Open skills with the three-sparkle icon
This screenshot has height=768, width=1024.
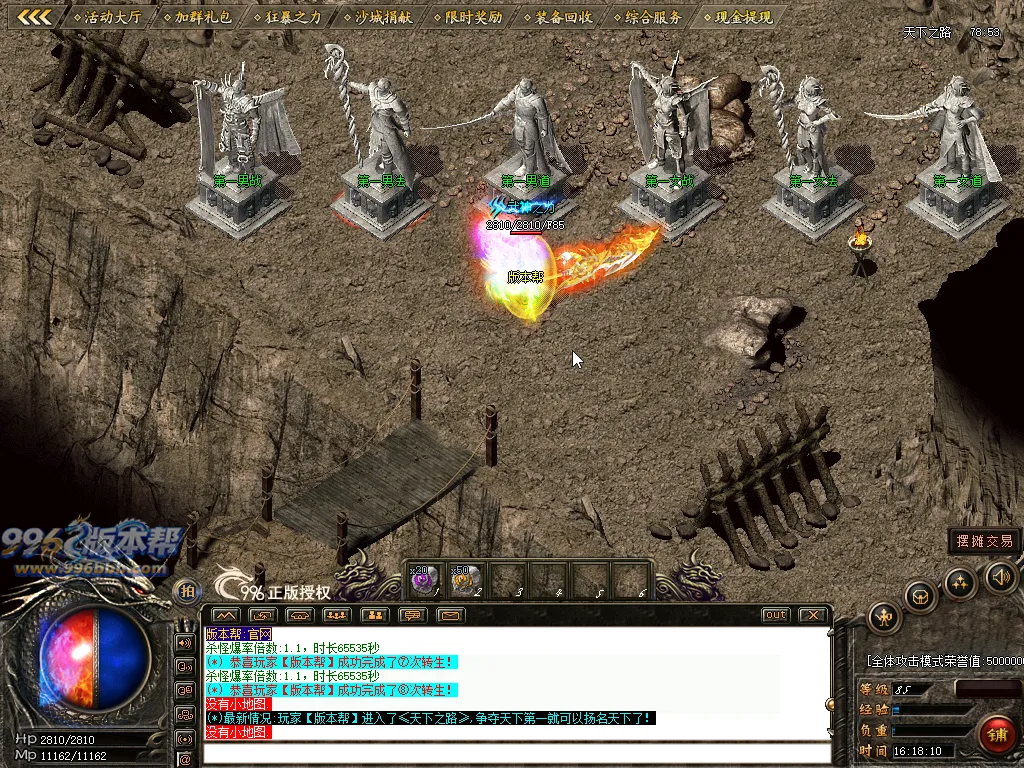(x=960, y=582)
